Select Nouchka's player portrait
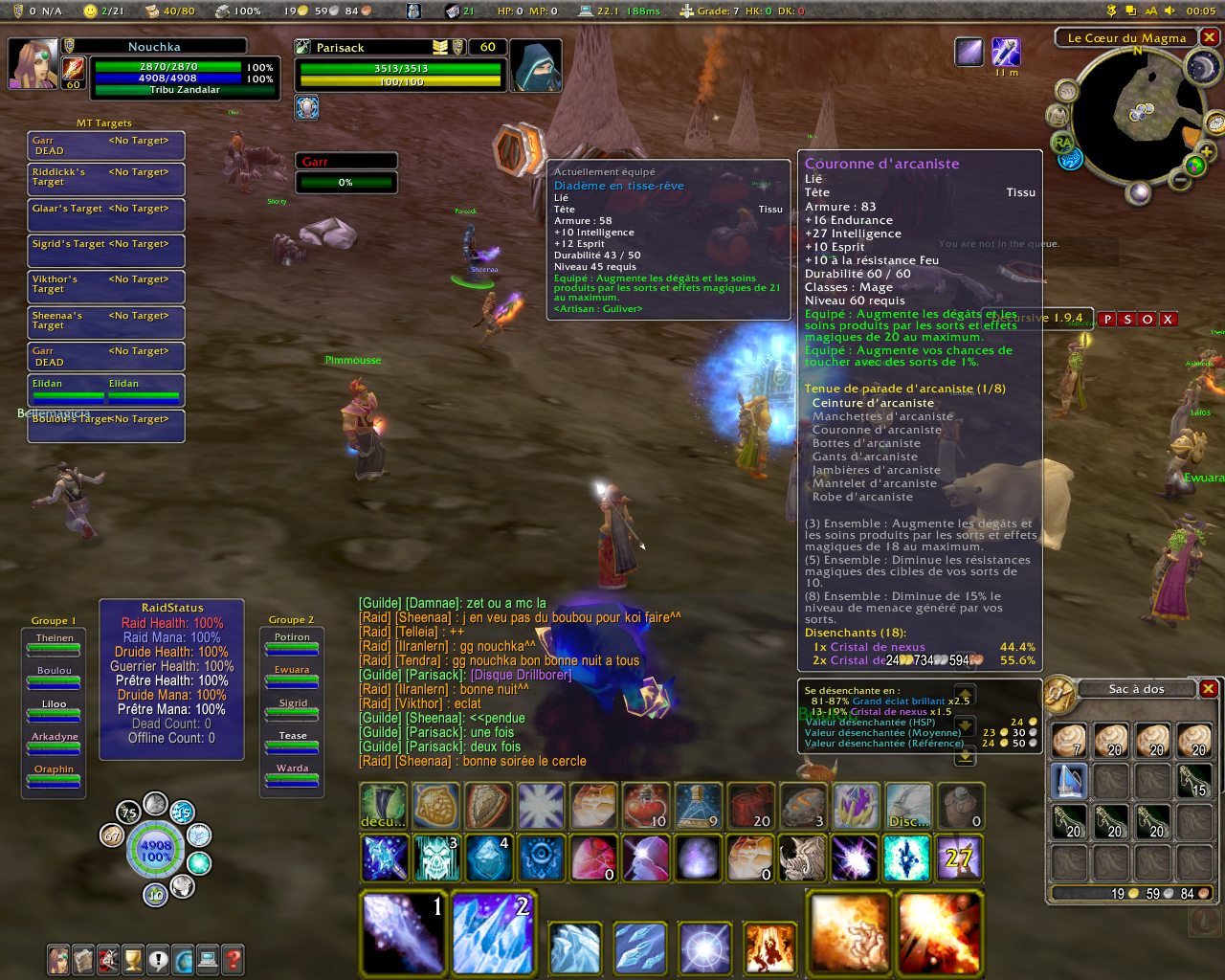Viewport: 1225px width, 980px height. click(33, 64)
